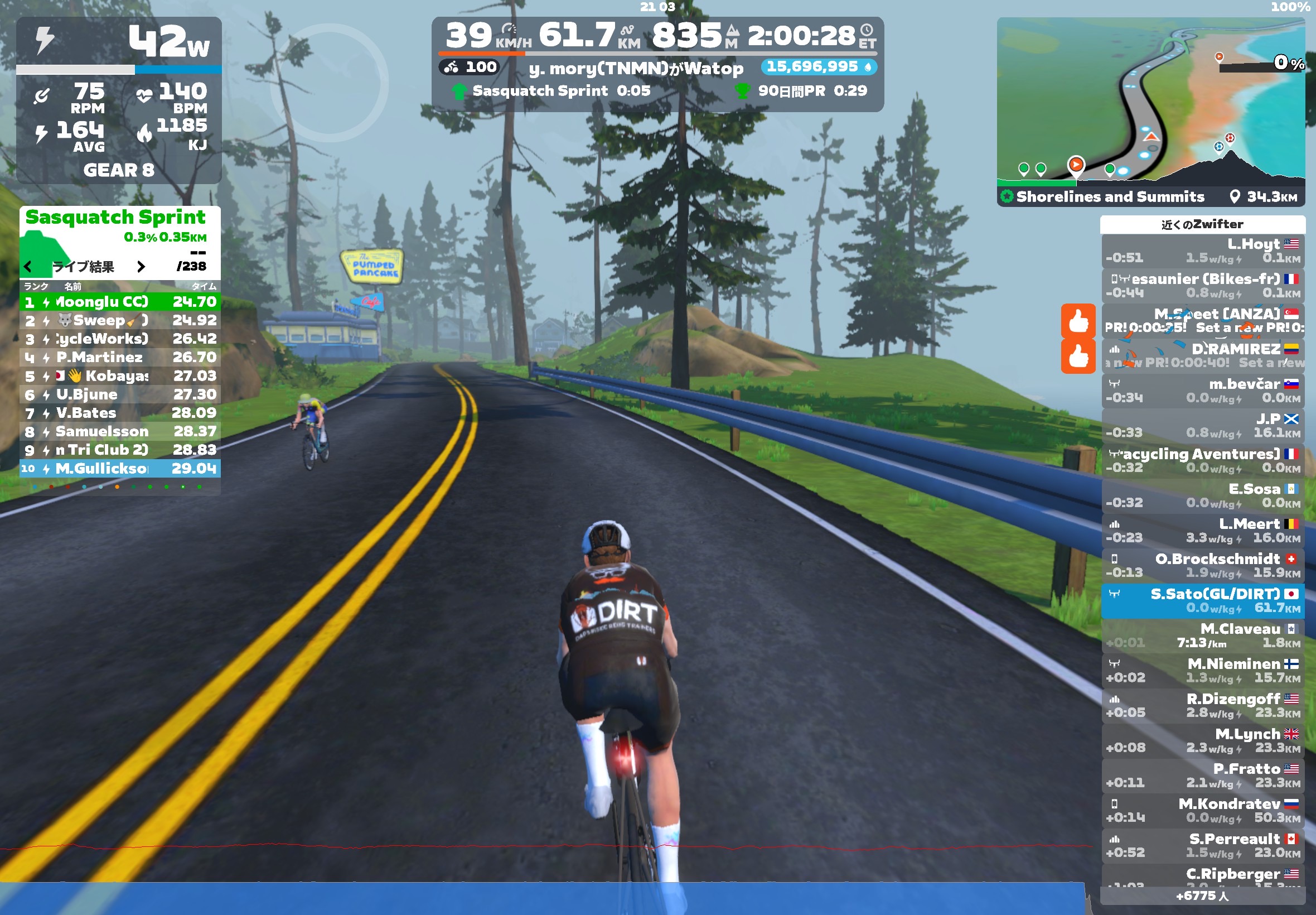1316x915 pixels.
Task: Give Ride On to M.Sweet with thumbs-up
Action: (x=1078, y=321)
